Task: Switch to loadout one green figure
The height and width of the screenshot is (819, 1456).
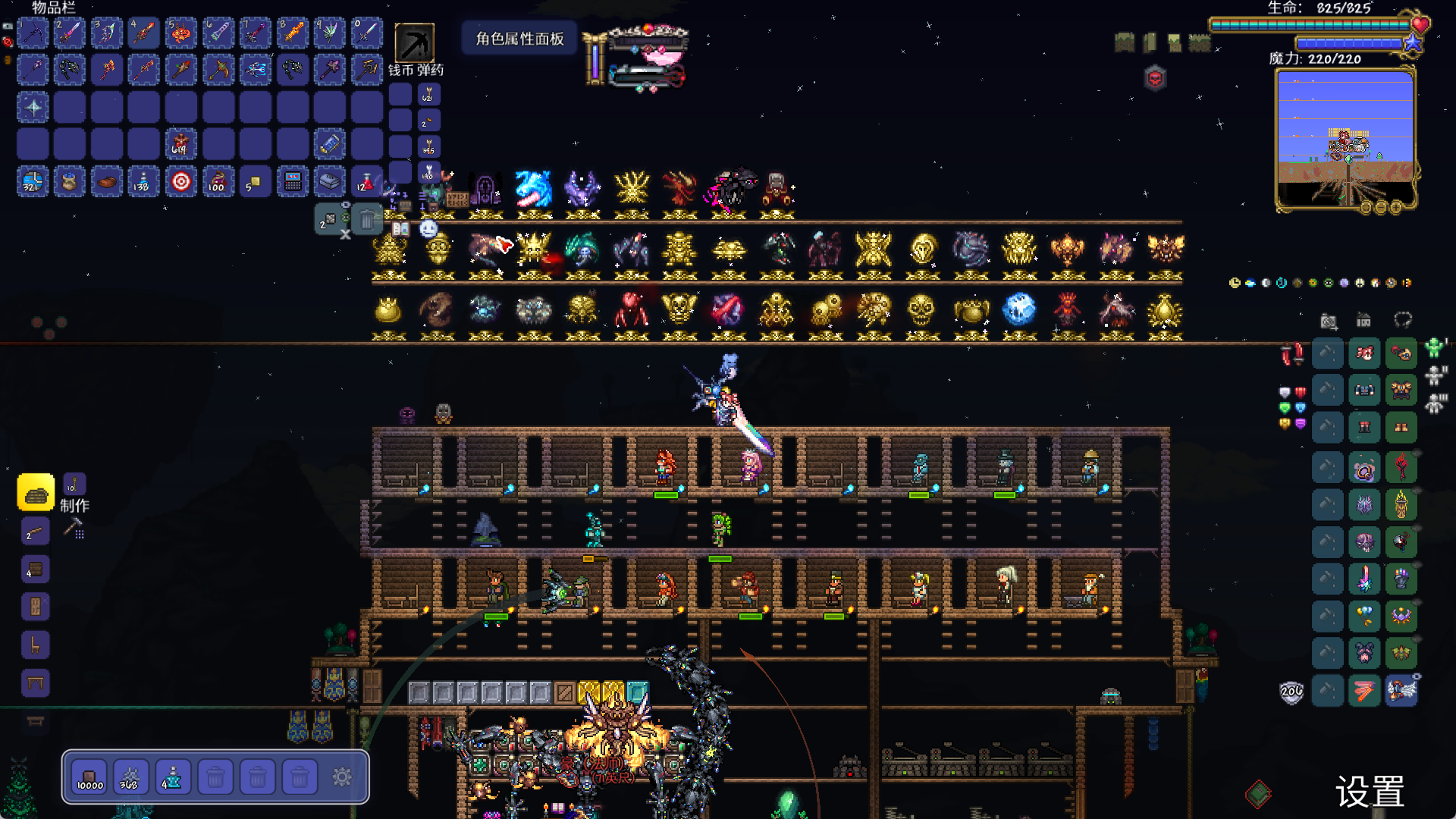Action: click(x=1433, y=348)
